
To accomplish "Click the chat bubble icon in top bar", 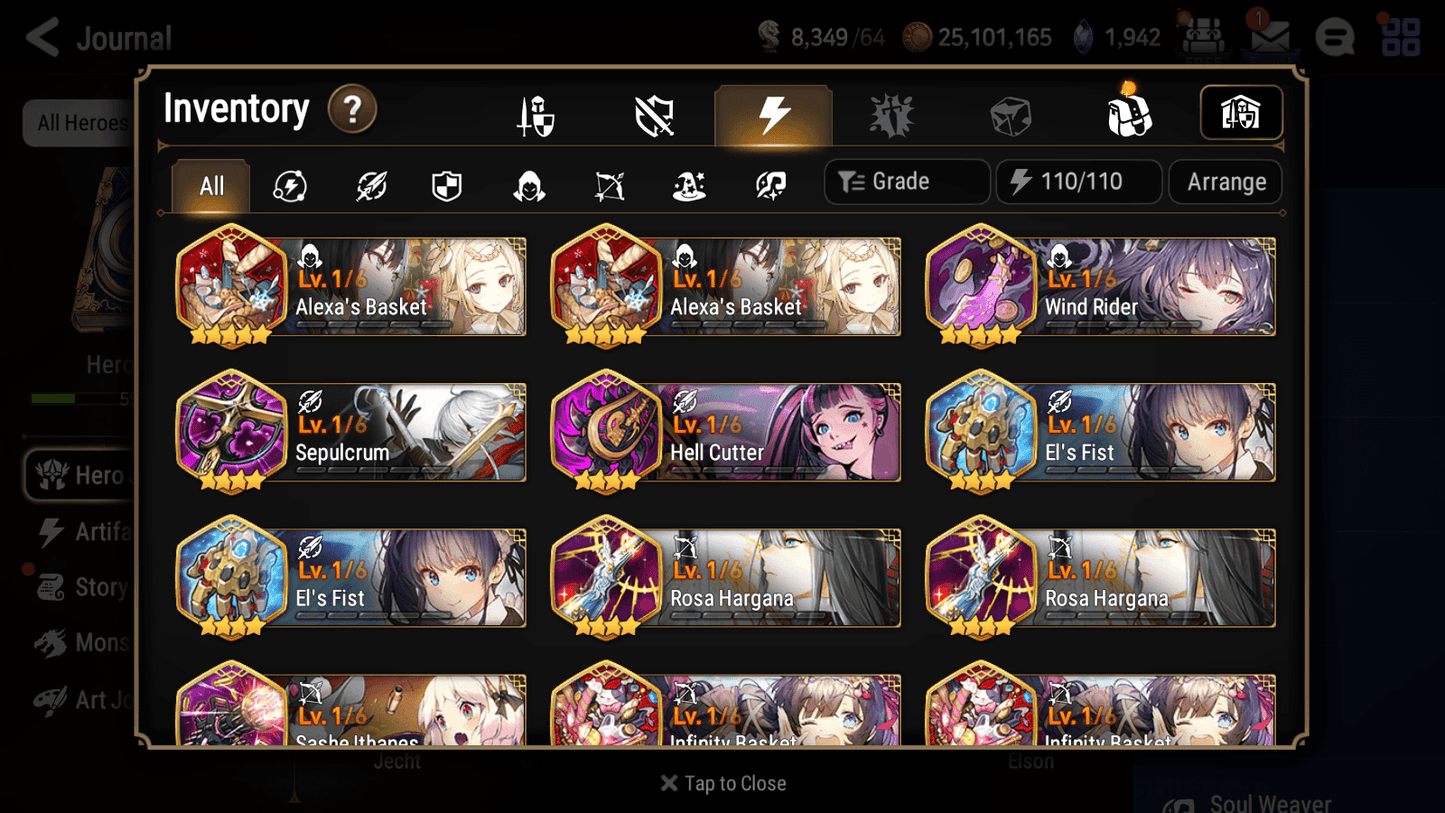I will [1334, 37].
